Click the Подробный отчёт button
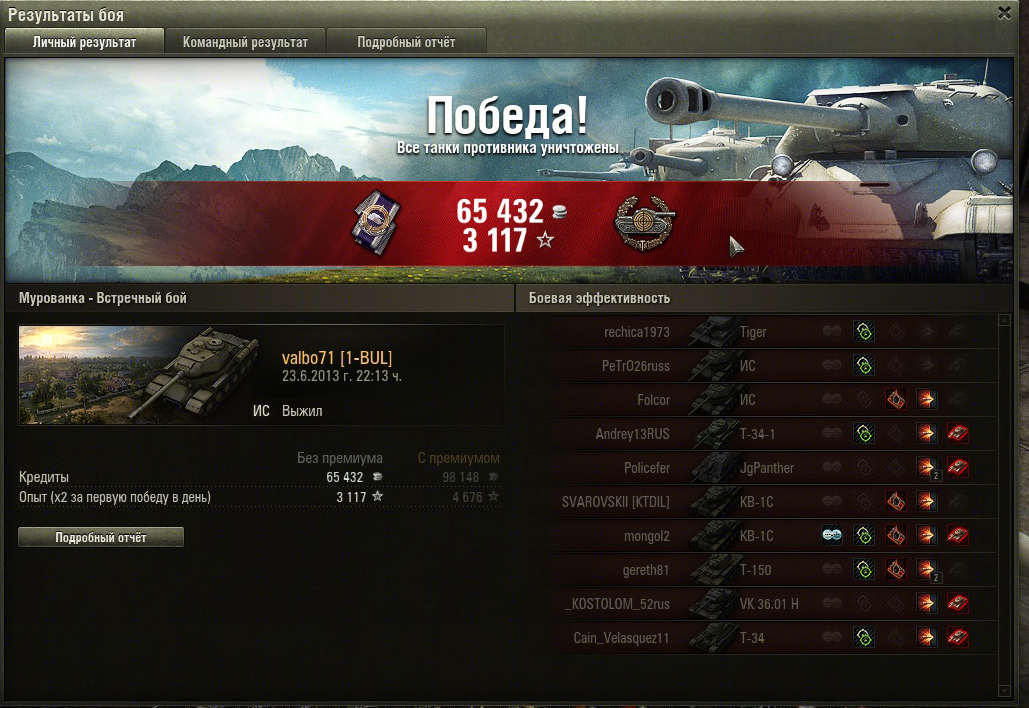Image resolution: width=1029 pixels, height=708 pixels. point(101,538)
